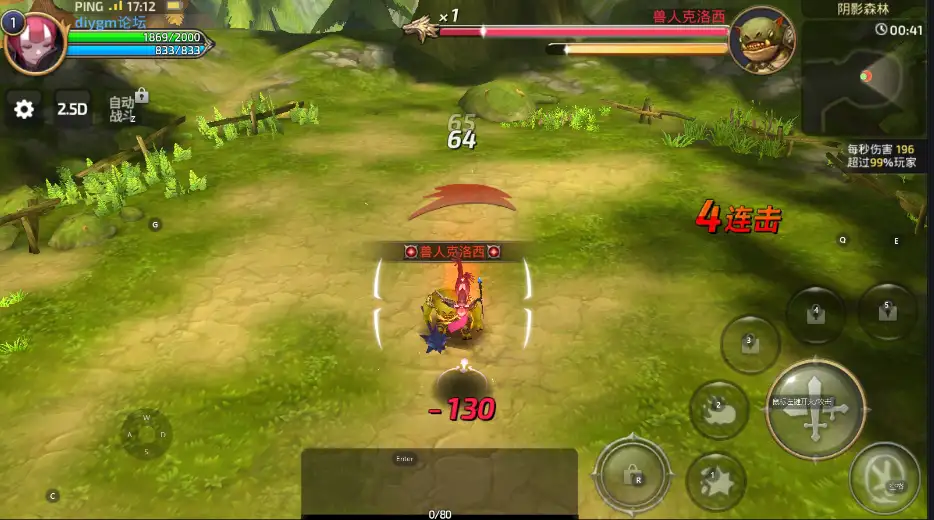Tap the WASD movement joystick
Viewport: 934px width, 520px height.
(146, 434)
